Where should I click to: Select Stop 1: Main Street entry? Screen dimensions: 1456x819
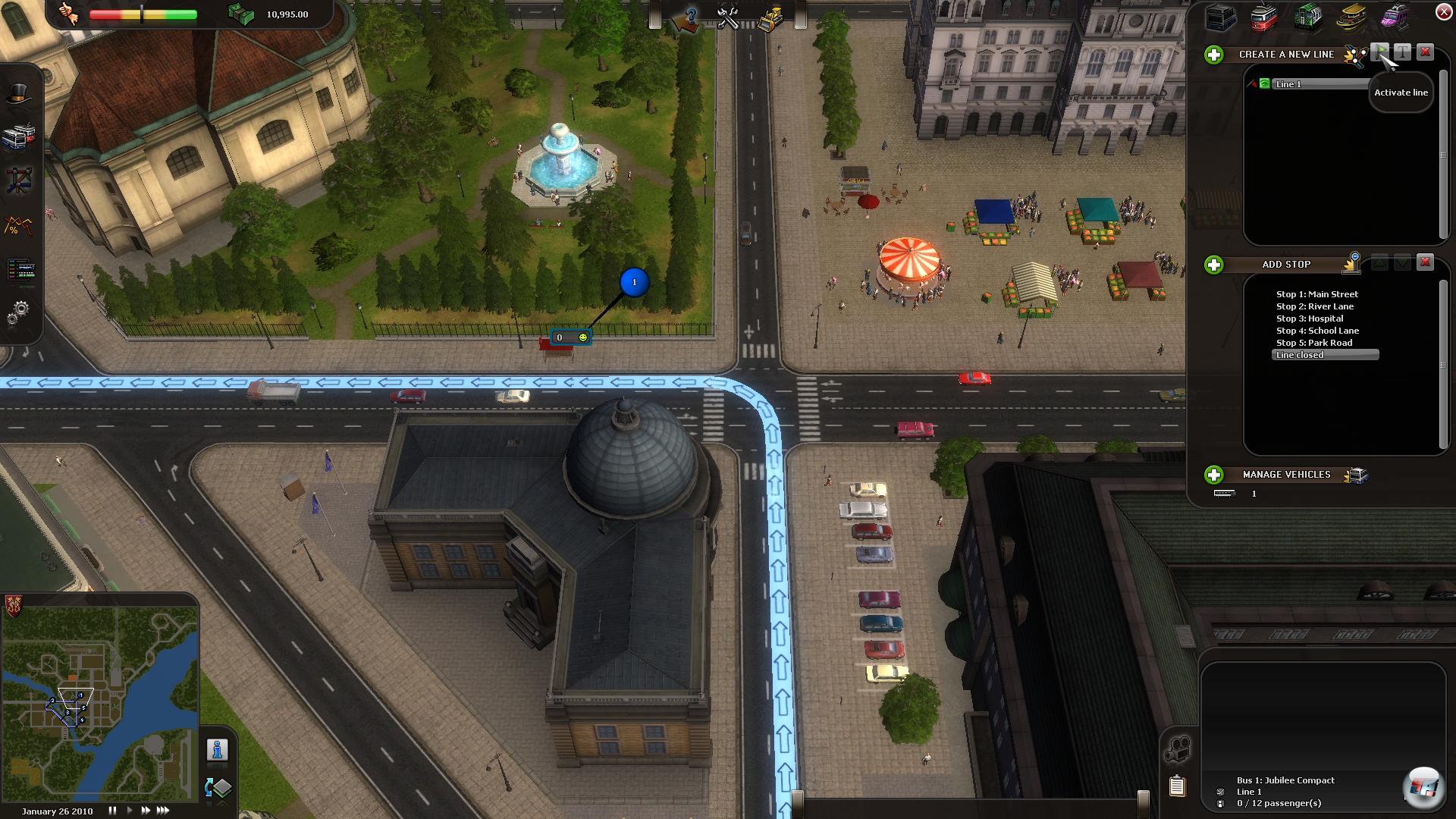coord(1316,294)
